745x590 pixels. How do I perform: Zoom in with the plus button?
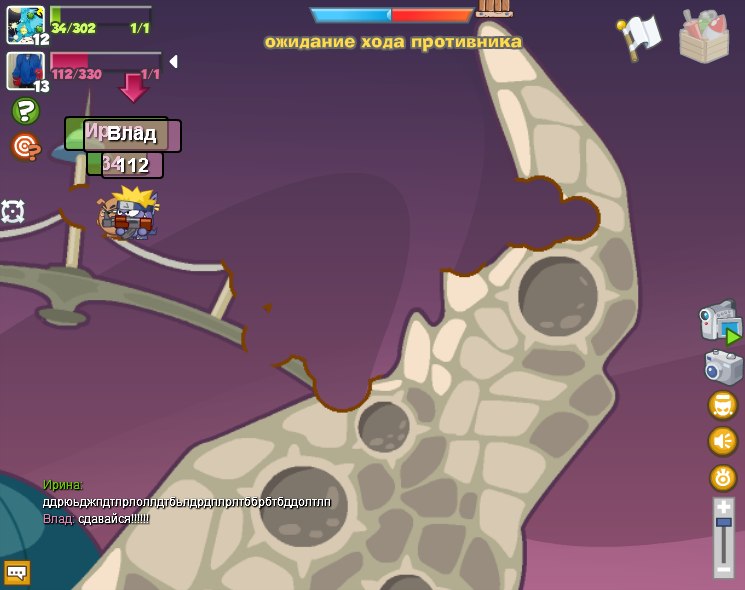[x=724, y=507]
